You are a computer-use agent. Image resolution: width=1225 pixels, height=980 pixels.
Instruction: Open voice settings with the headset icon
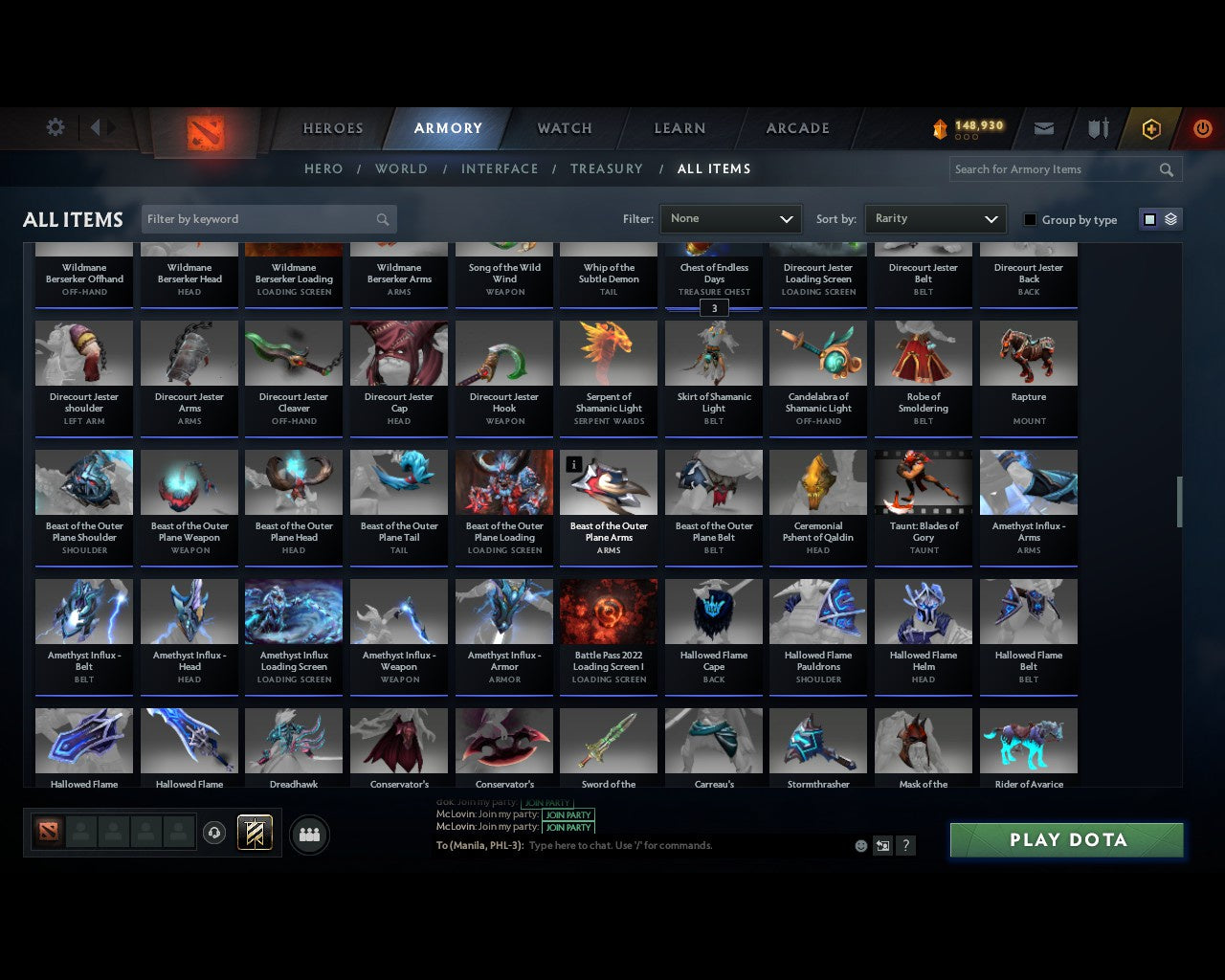[214, 834]
